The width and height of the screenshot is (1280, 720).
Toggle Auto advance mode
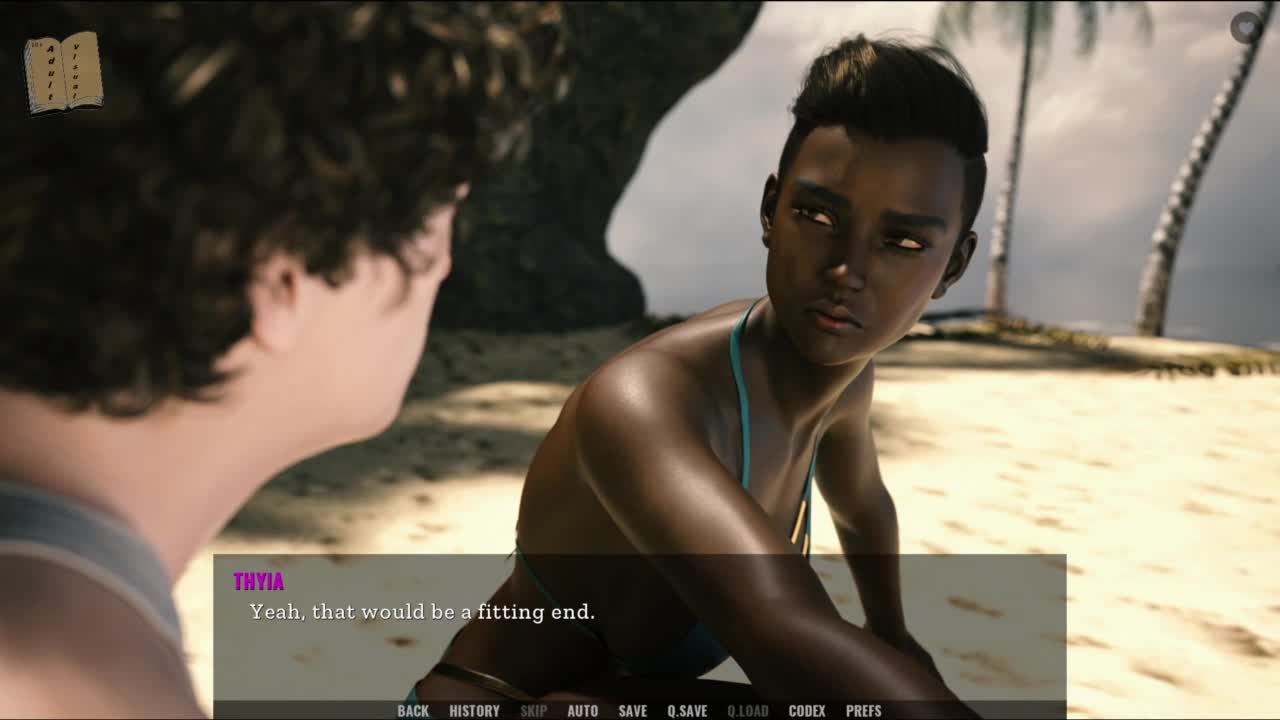point(582,711)
